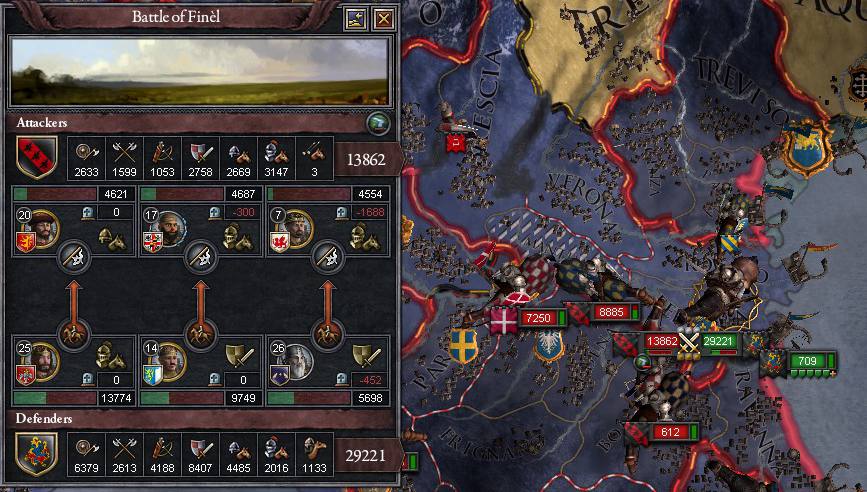Click the round teal button beside Attackers

pyautogui.click(x=377, y=123)
